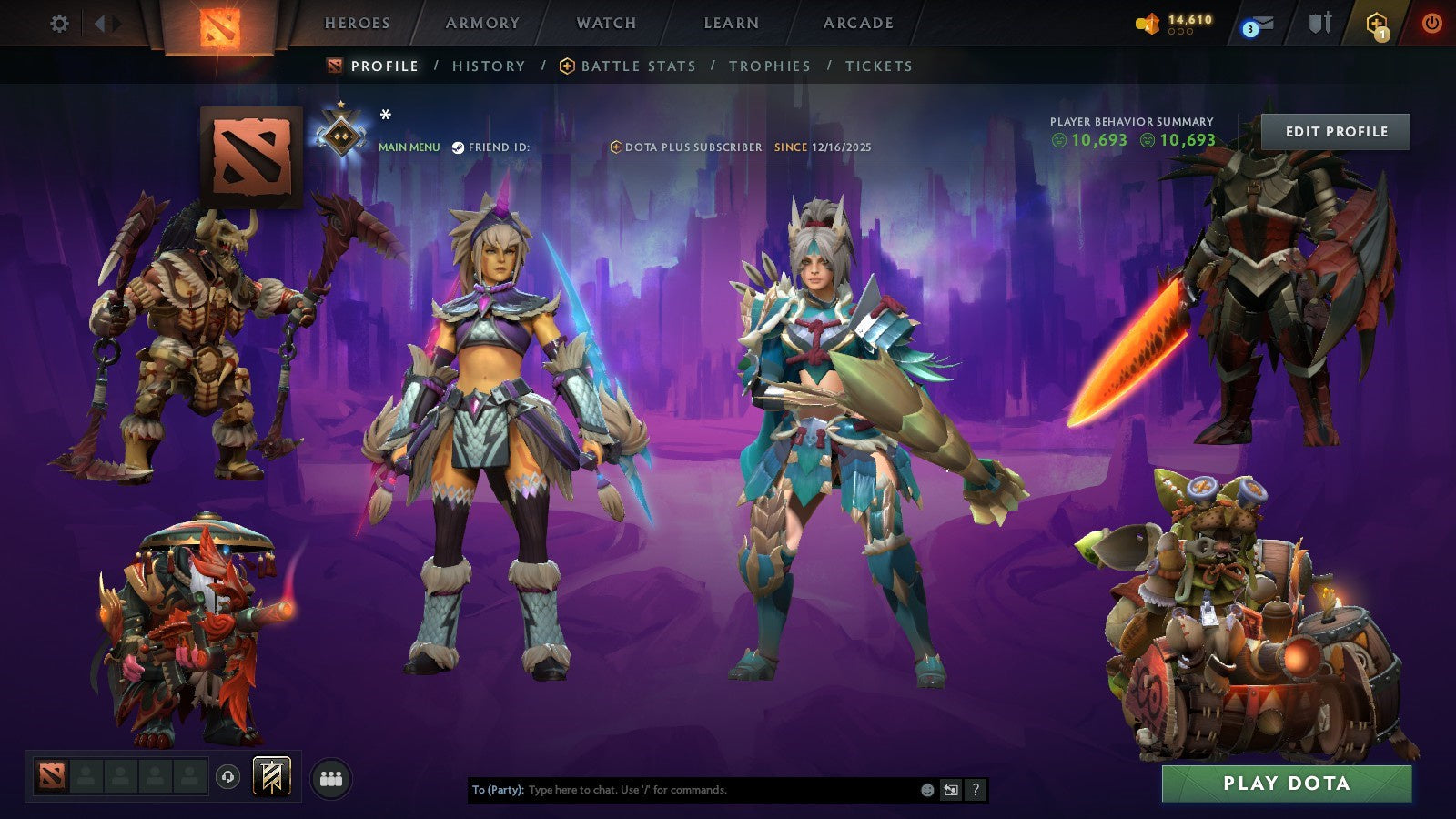1456x819 pixels.
Task: Open voice chat headset settings
Action: [227, 776]
